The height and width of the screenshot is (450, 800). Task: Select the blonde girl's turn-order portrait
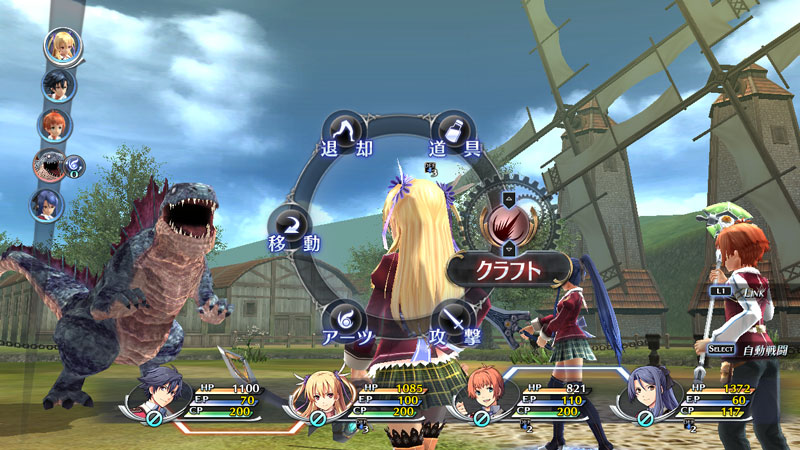63,46
